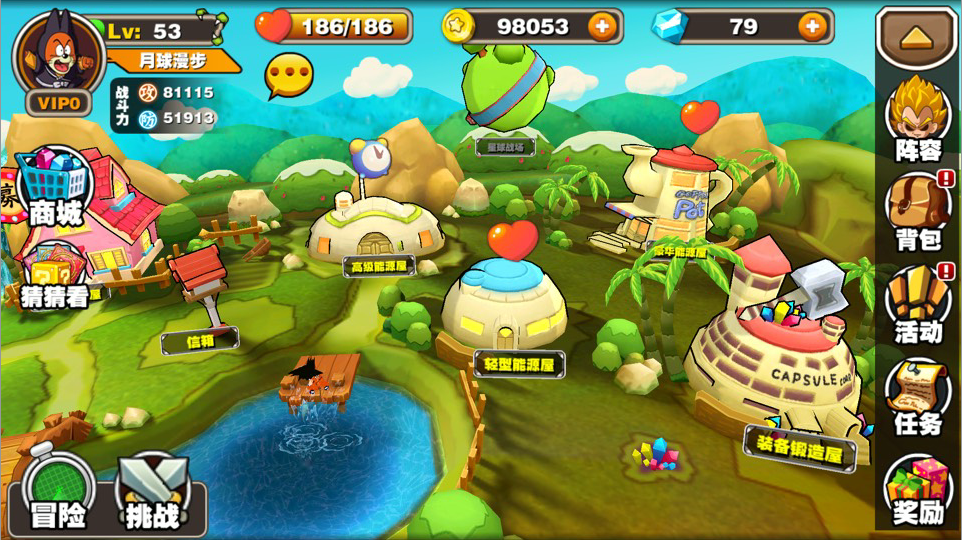Claim rewards via 奖励 gift icon

pyautogui.click(x=918, y=490)
